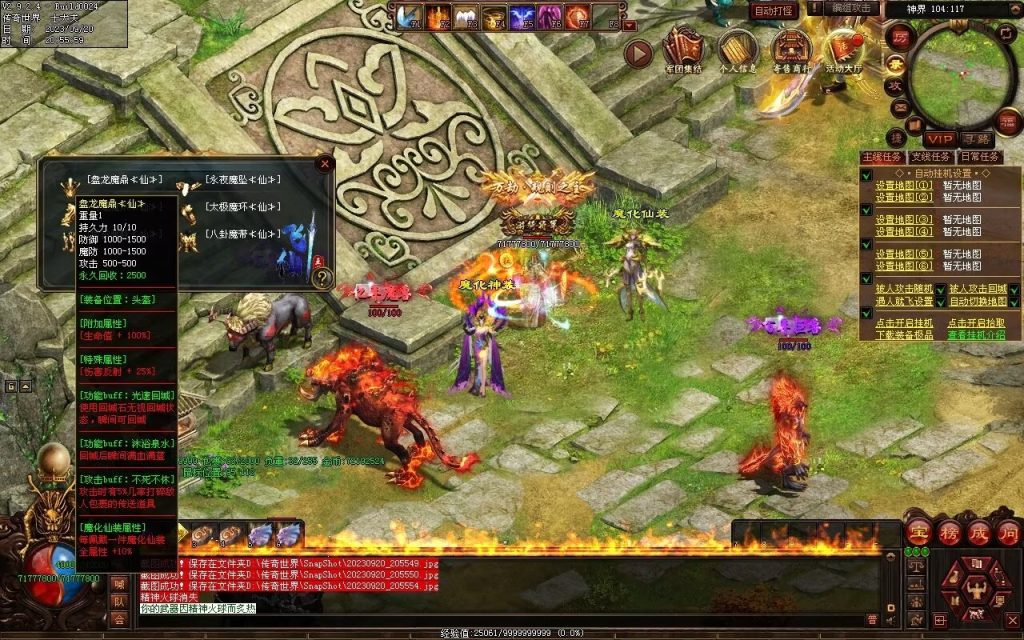This screenshot has height=640, width=1024.
Task: Activate 寻路 pathfinding button
Action: (977, 139)
